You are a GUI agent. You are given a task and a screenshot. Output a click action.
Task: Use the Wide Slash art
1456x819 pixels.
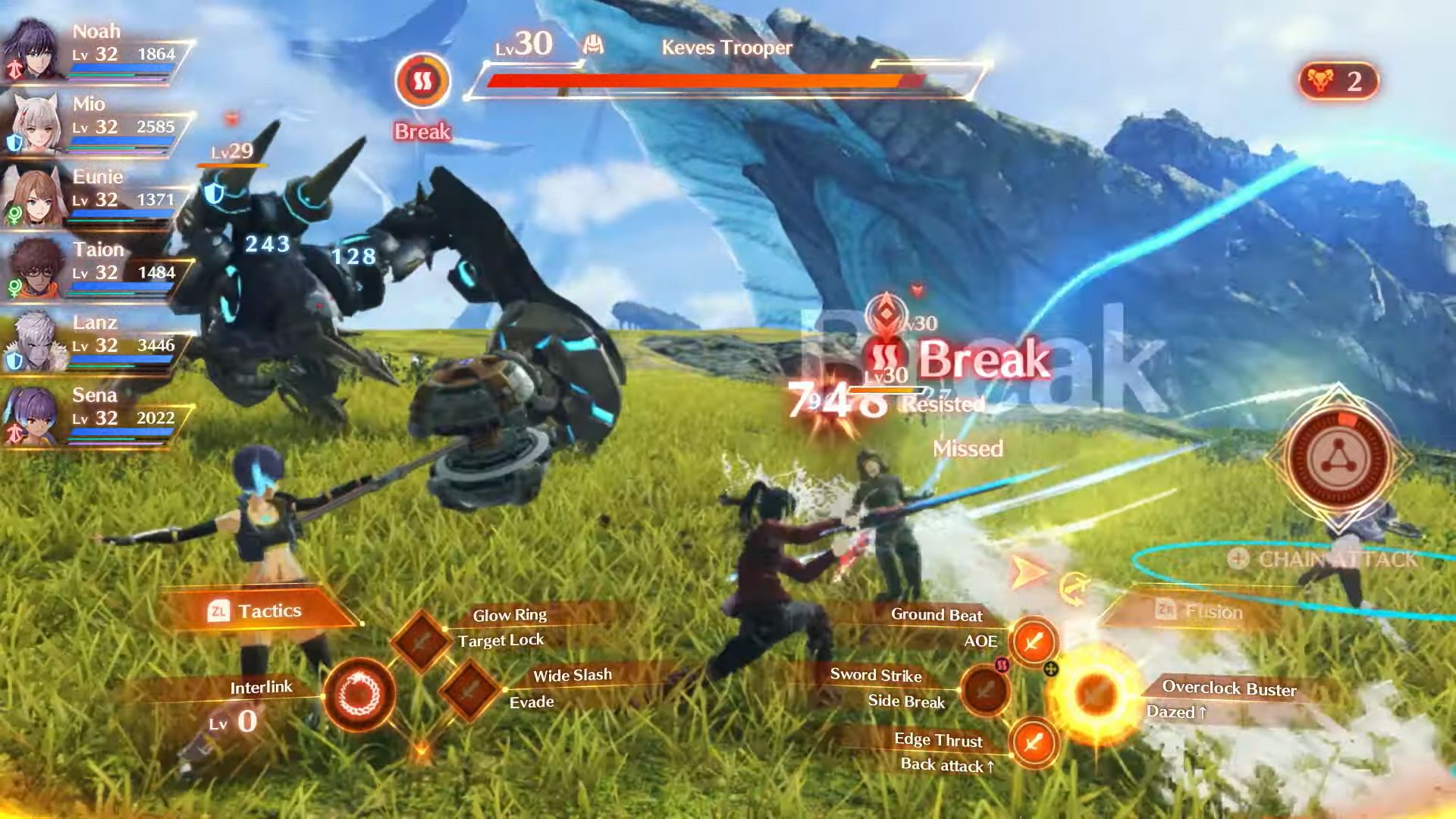point(470,689)
